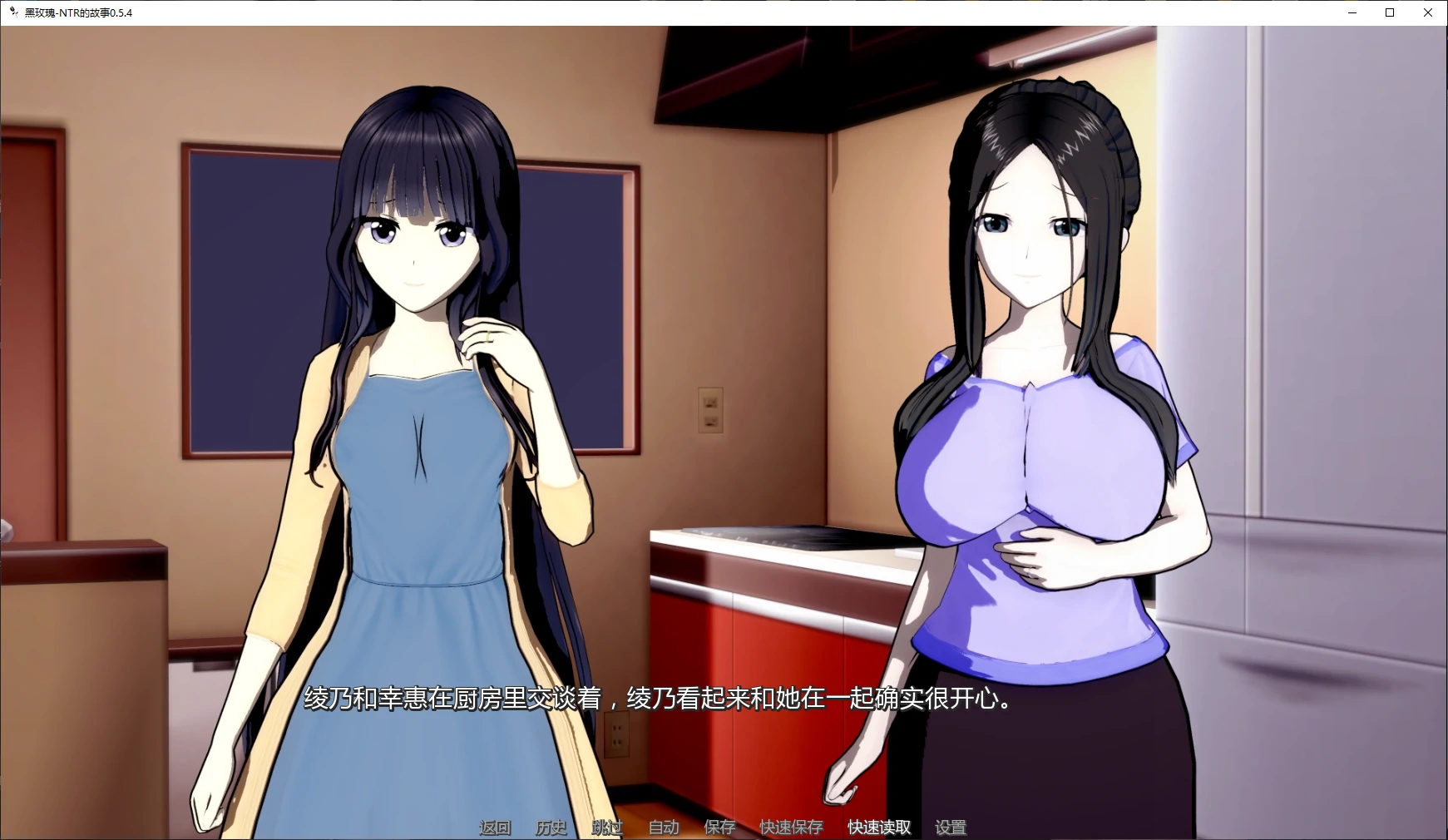
Task: Click 返回 to go back
Action: (x=494, y=828)
